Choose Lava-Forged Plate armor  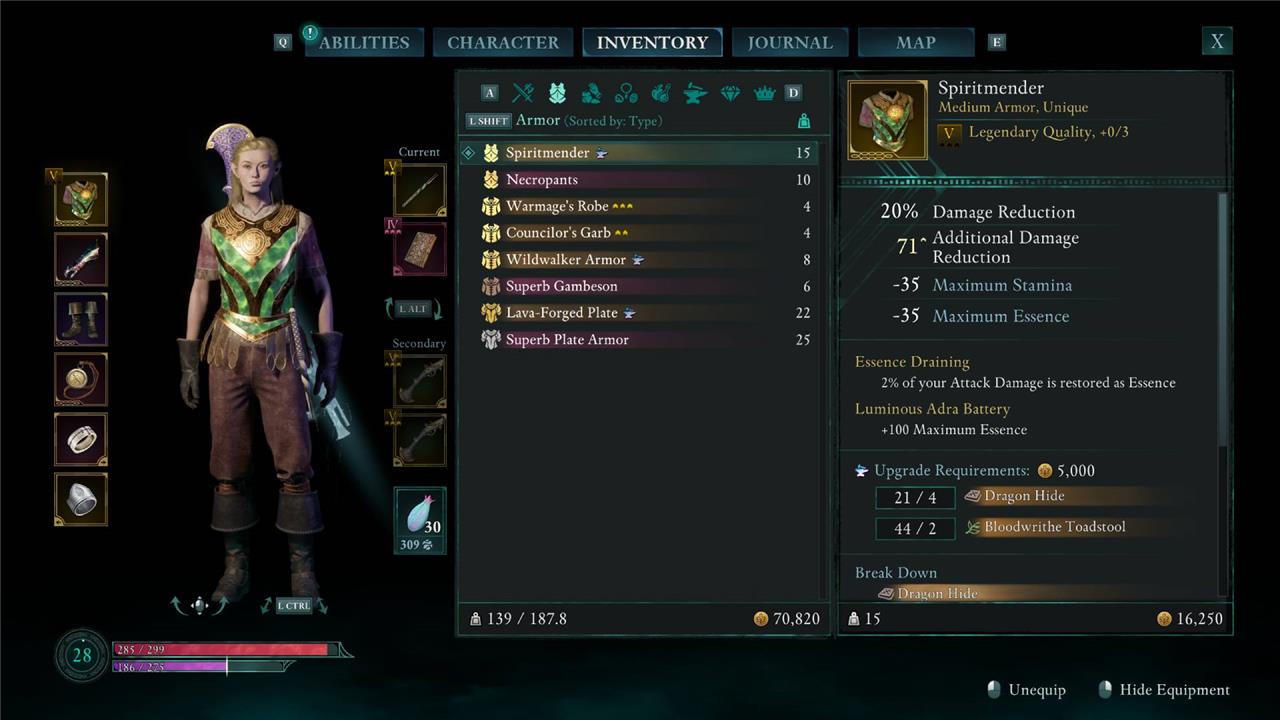coord(561,313)
